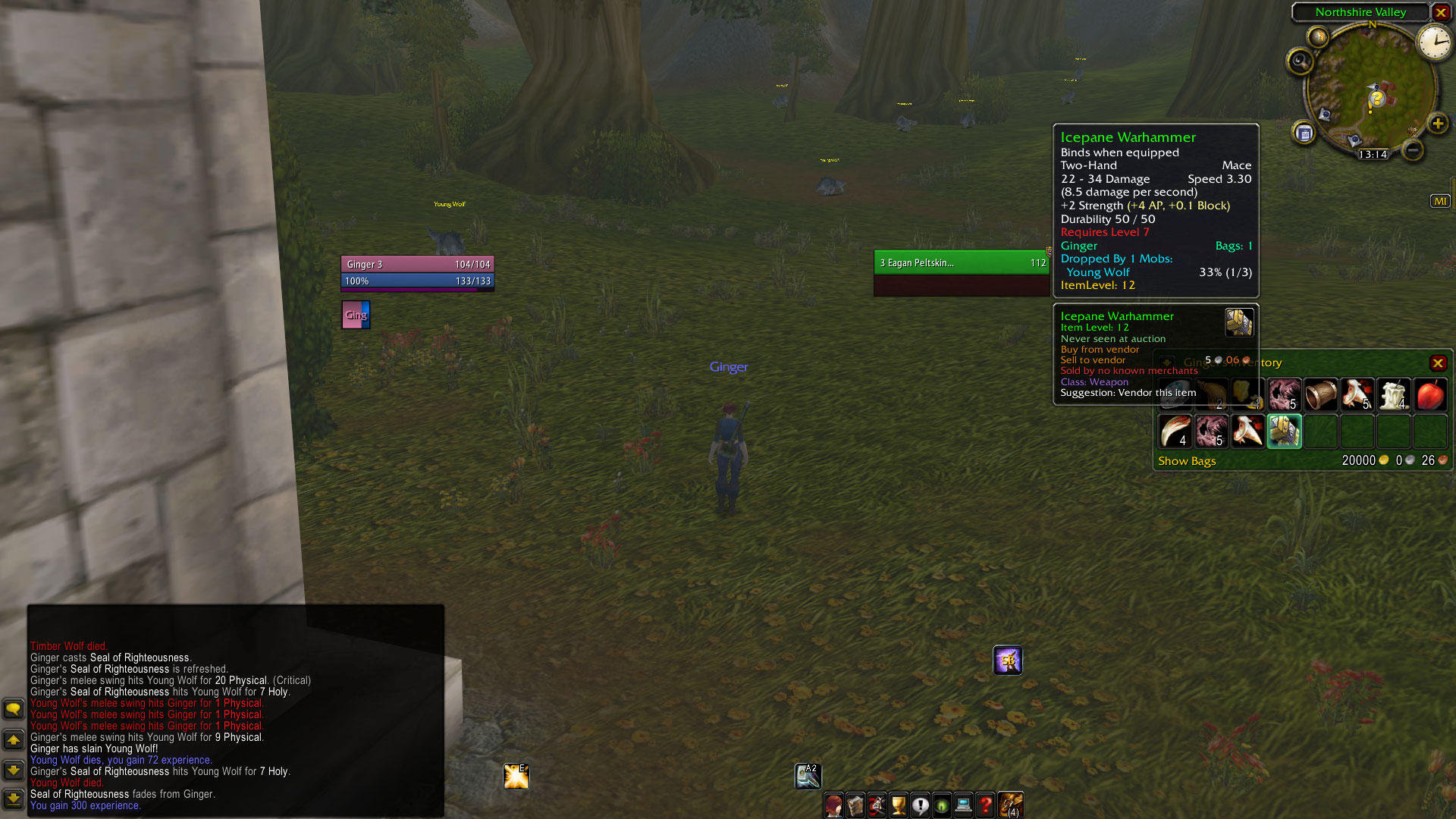Open the LFG green eye icon
1456x819 pixels.
pos(942,805)
